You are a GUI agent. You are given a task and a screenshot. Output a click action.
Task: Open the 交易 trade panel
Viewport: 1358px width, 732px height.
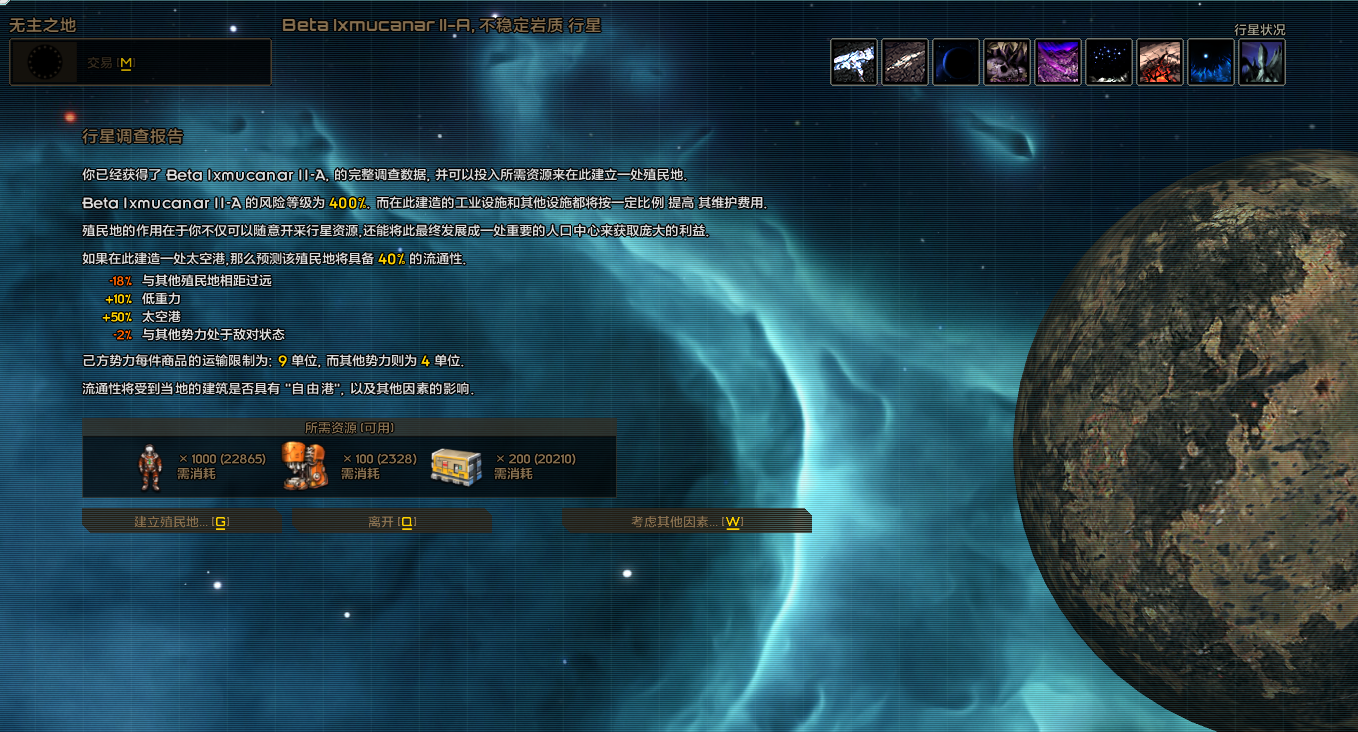pyautogui.click(x=110, y=62)
